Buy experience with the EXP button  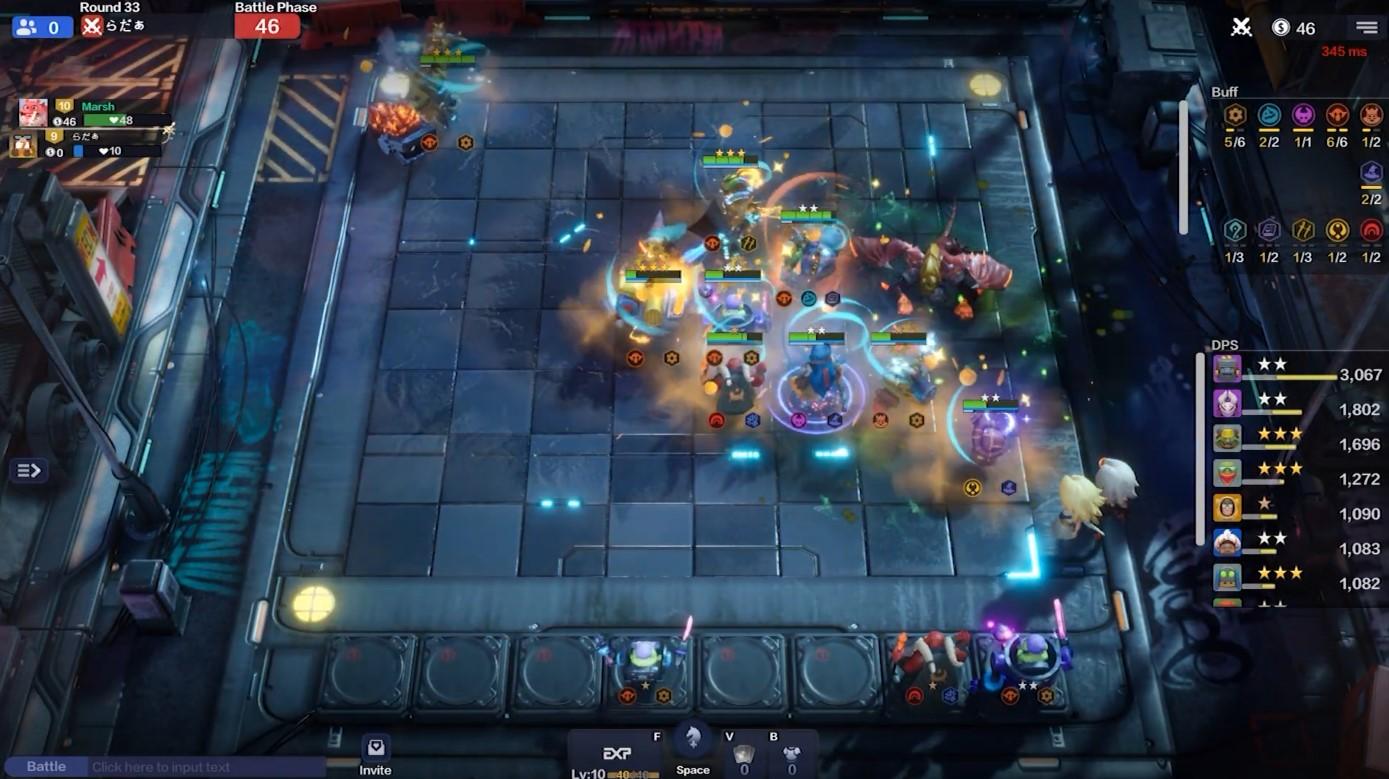pos(617,755)
